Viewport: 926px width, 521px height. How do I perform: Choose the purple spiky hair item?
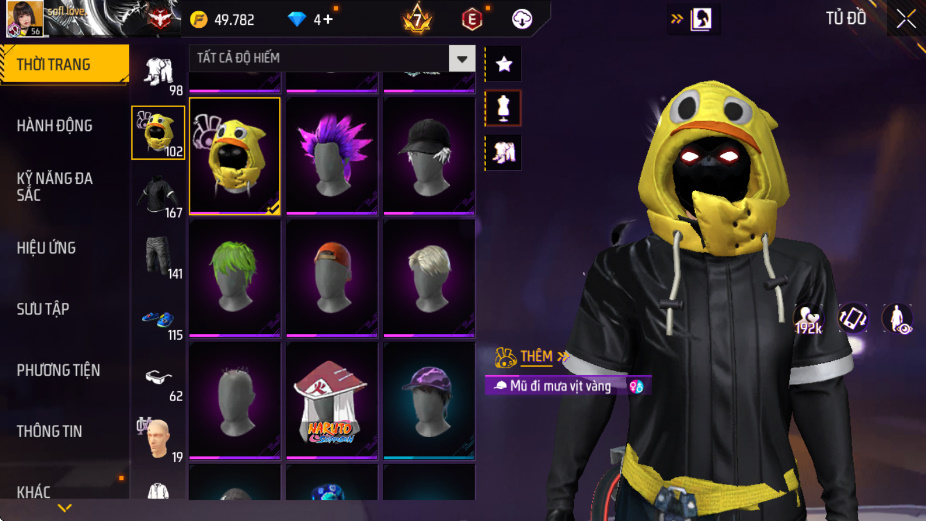pos(331,155)
